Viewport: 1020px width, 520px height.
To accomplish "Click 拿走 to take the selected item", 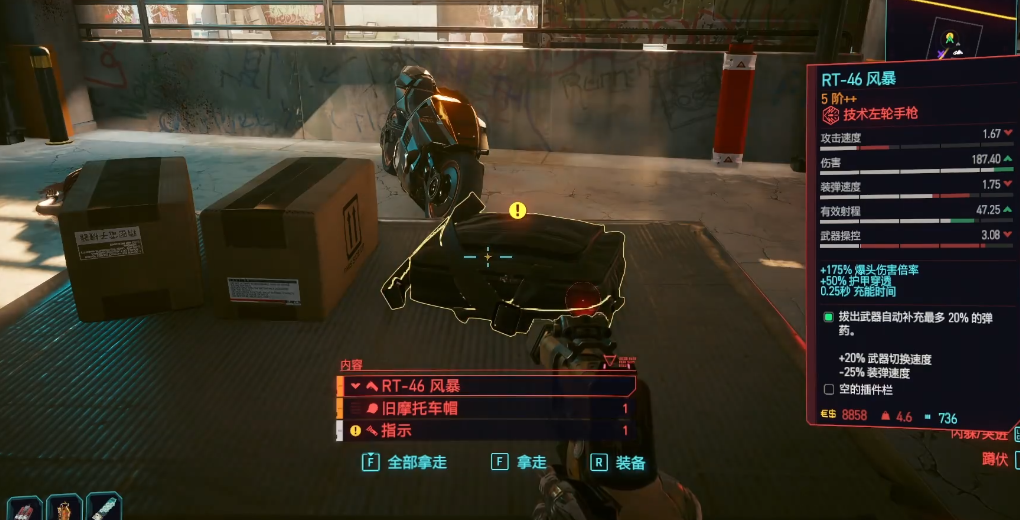I will 520,463.
